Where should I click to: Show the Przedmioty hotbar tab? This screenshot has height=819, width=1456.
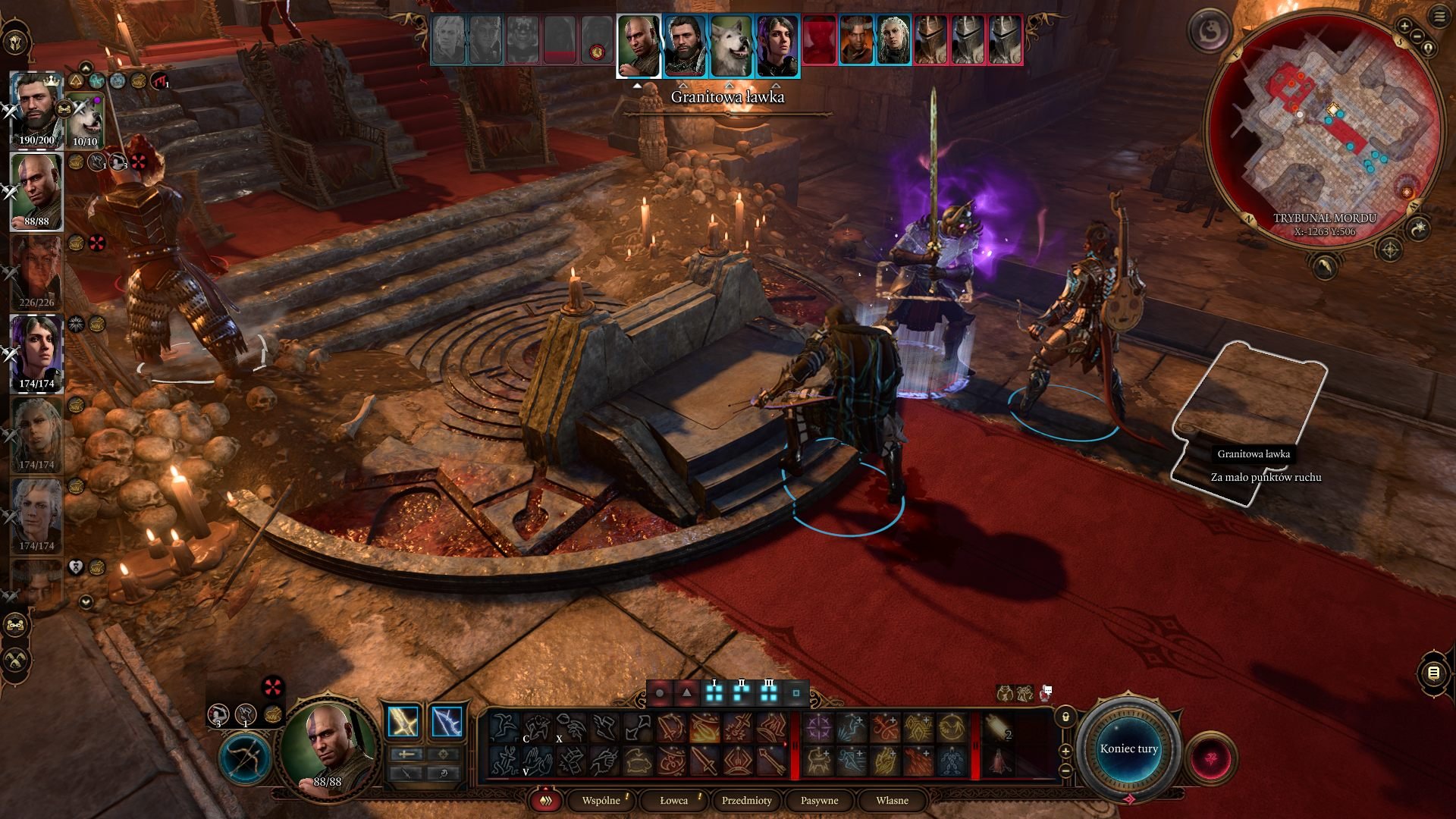pos(746,800)
